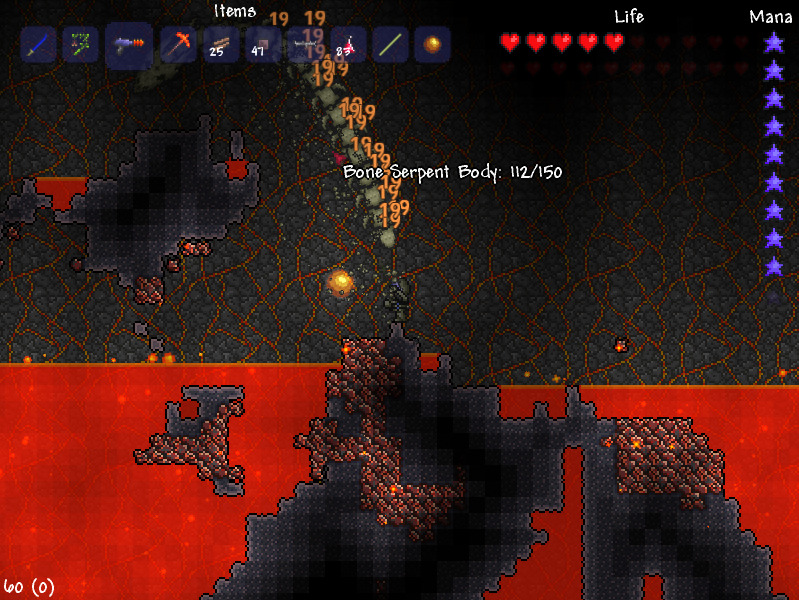This screenshot has width=799, height=600.
Task: Select the wood stack of 25
Action: 221,45
